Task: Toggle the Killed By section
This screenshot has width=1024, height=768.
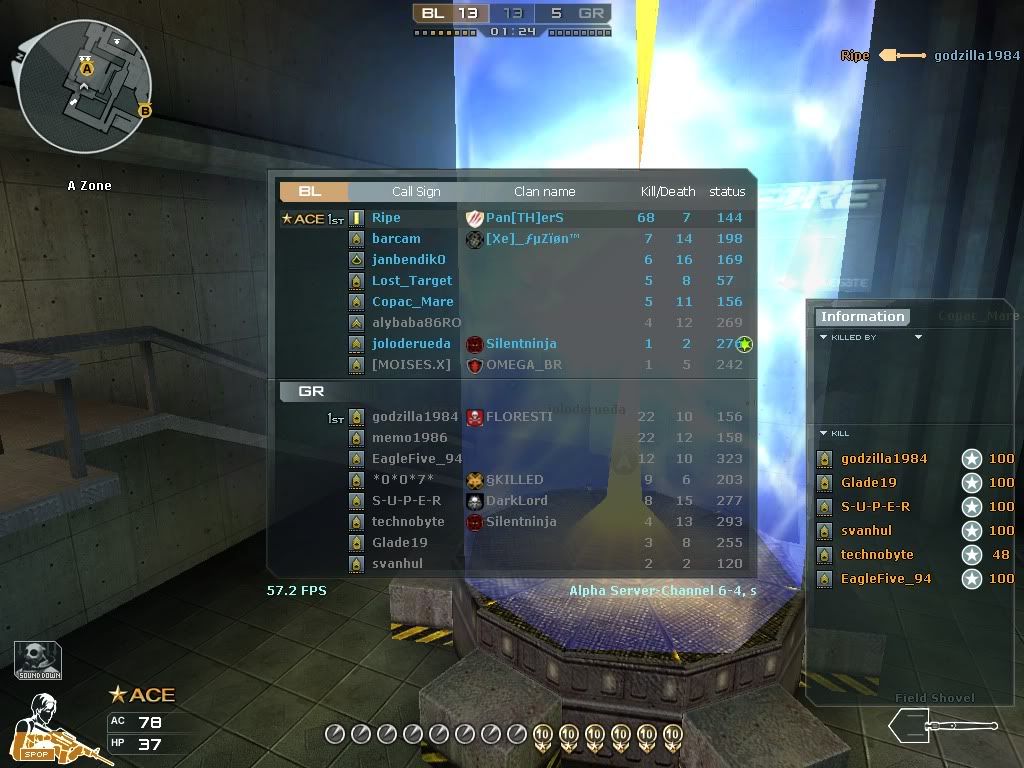Action: point(848,338)
